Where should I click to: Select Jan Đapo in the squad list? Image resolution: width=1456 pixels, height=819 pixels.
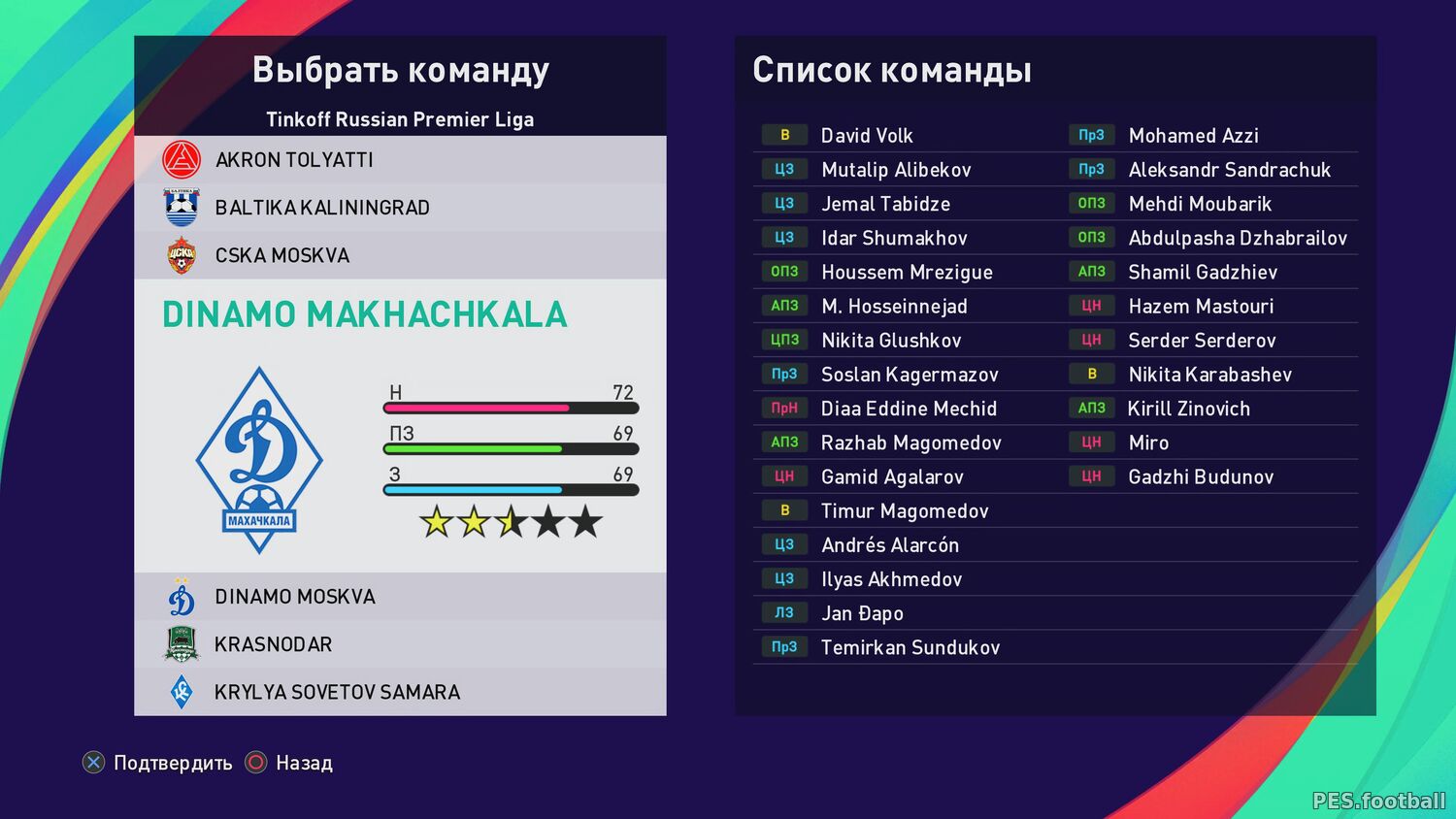click(862, 613)
